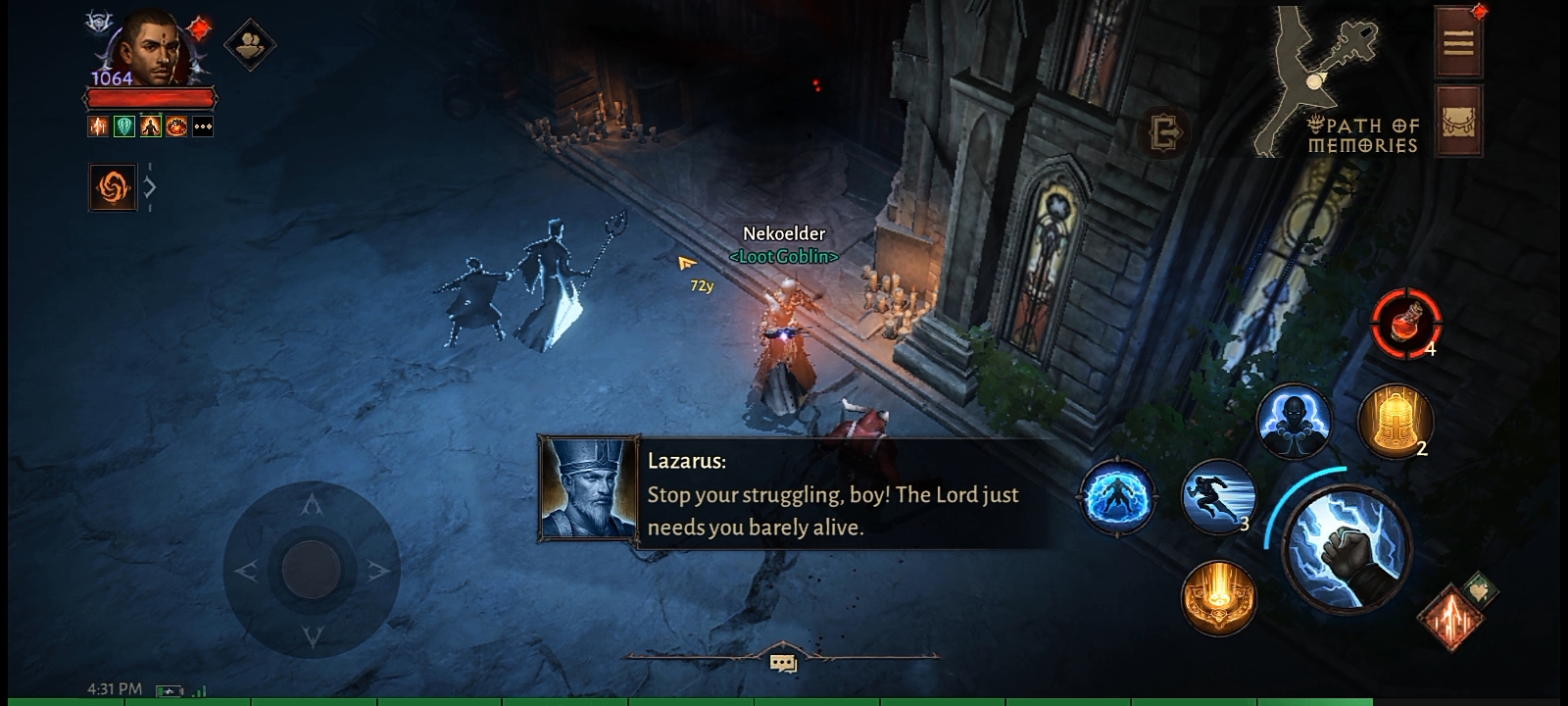Cast the golden light pillar skill
This screenshot has height=706, width=1568.
pyautogui.click(x=1218, y=595)
